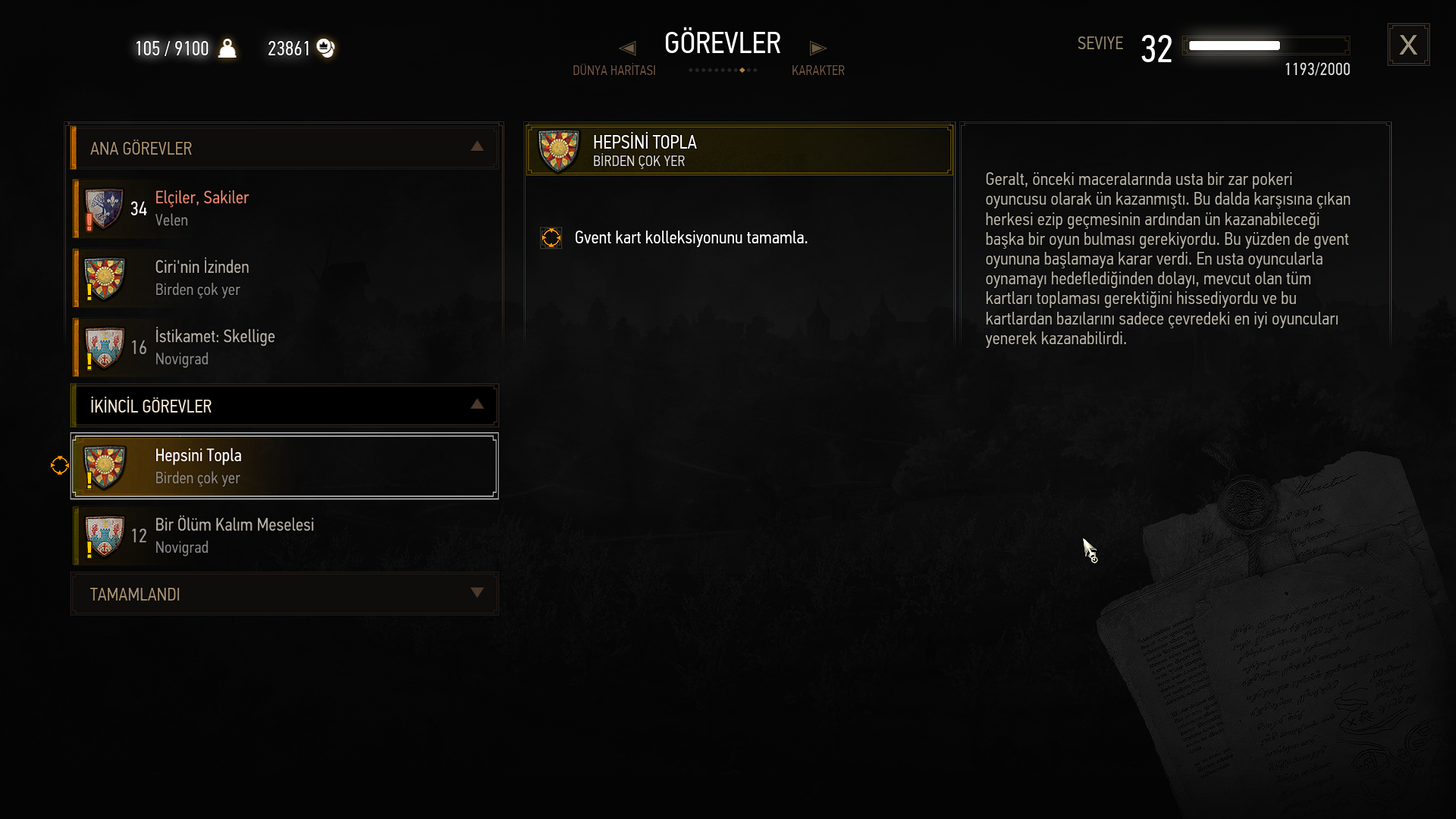
Task: Expand the Tamamlandı quest list
Action: [476, 593]
